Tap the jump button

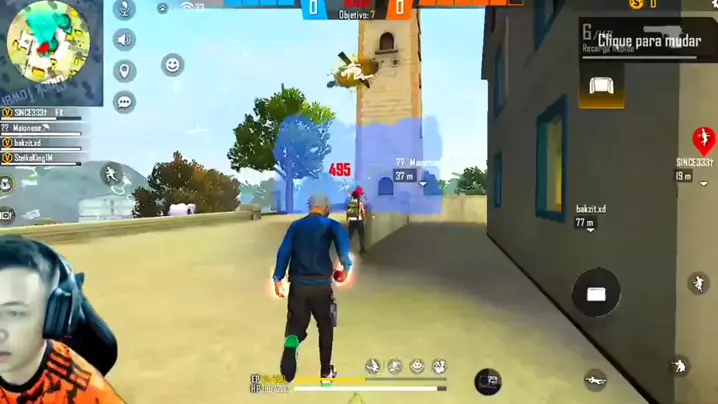[697, 283]
